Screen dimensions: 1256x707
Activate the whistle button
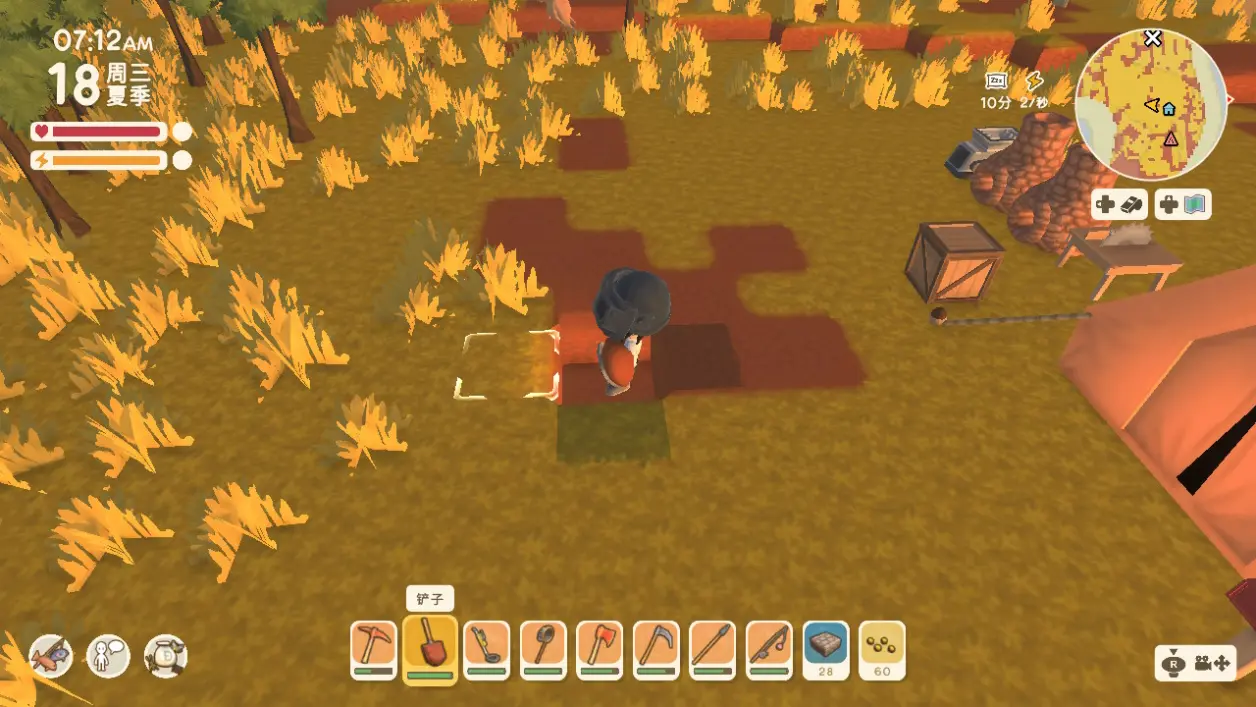tap(1119, 205)
